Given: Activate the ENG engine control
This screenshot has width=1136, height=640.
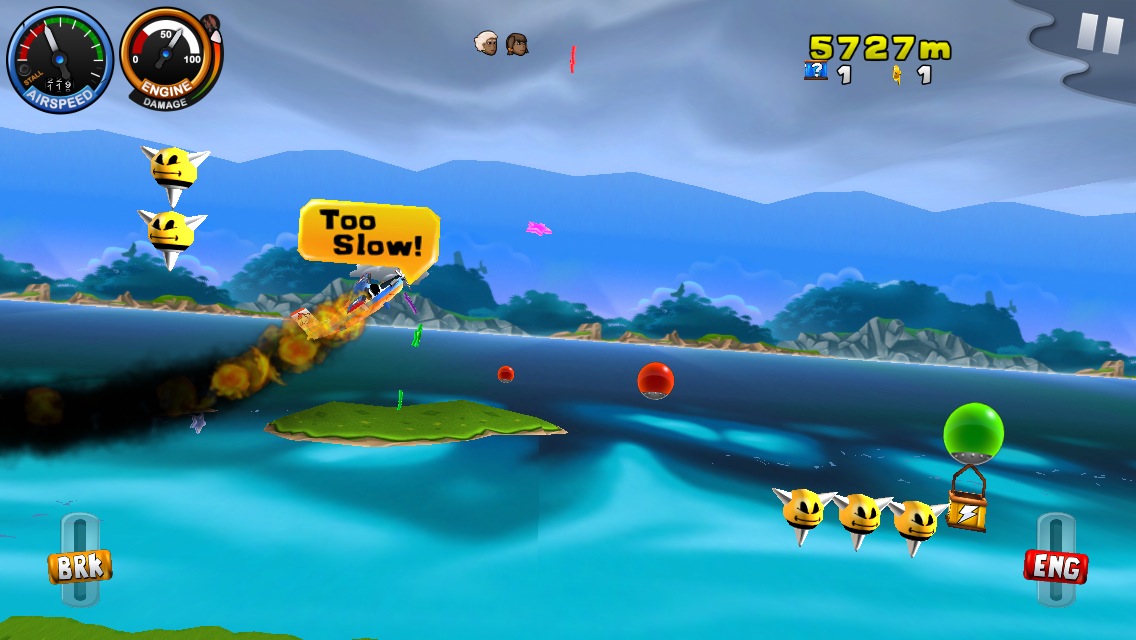Looking at the screenshot, I should point(1055,567).
